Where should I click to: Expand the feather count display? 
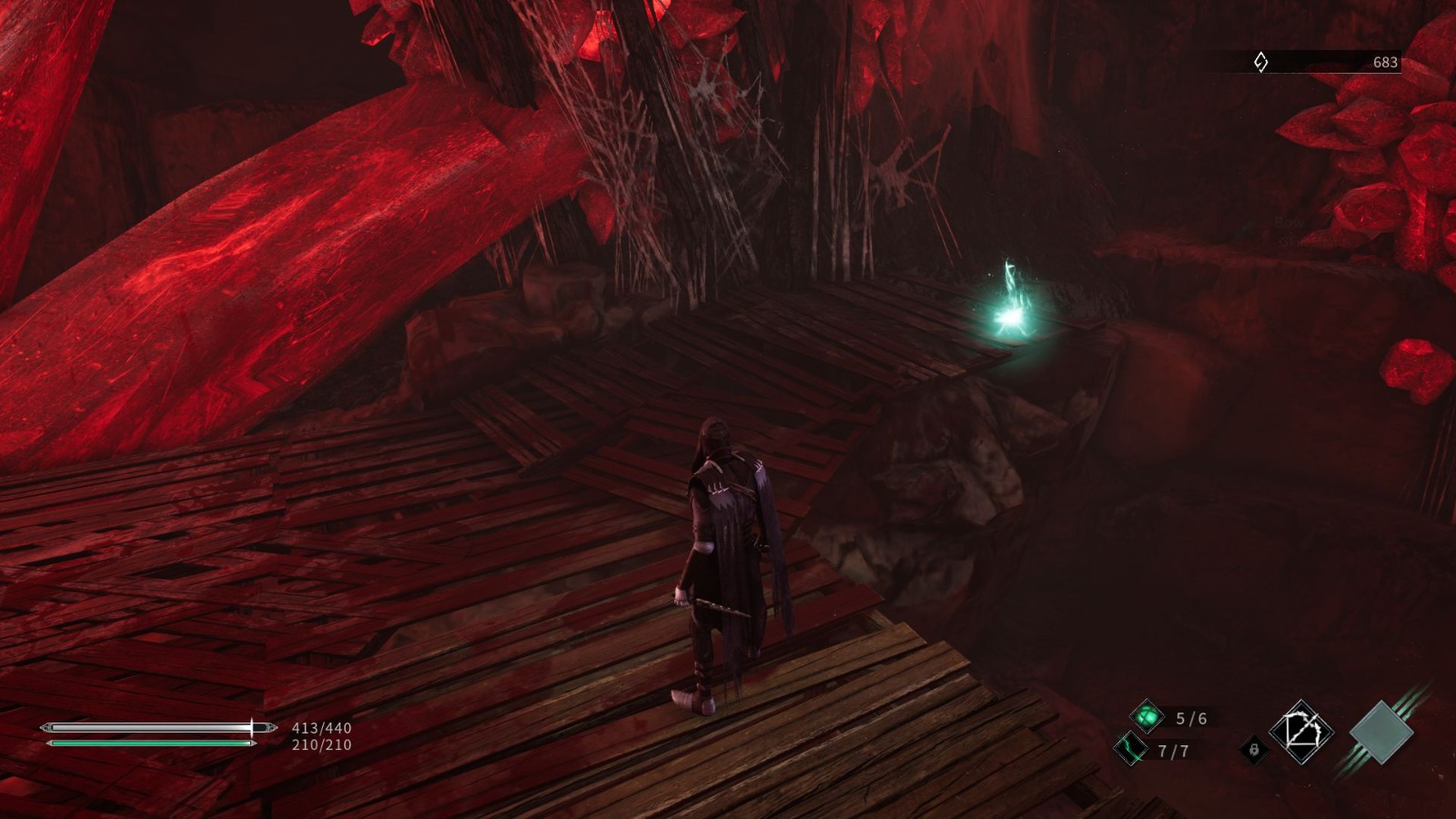click(1172, 752)
